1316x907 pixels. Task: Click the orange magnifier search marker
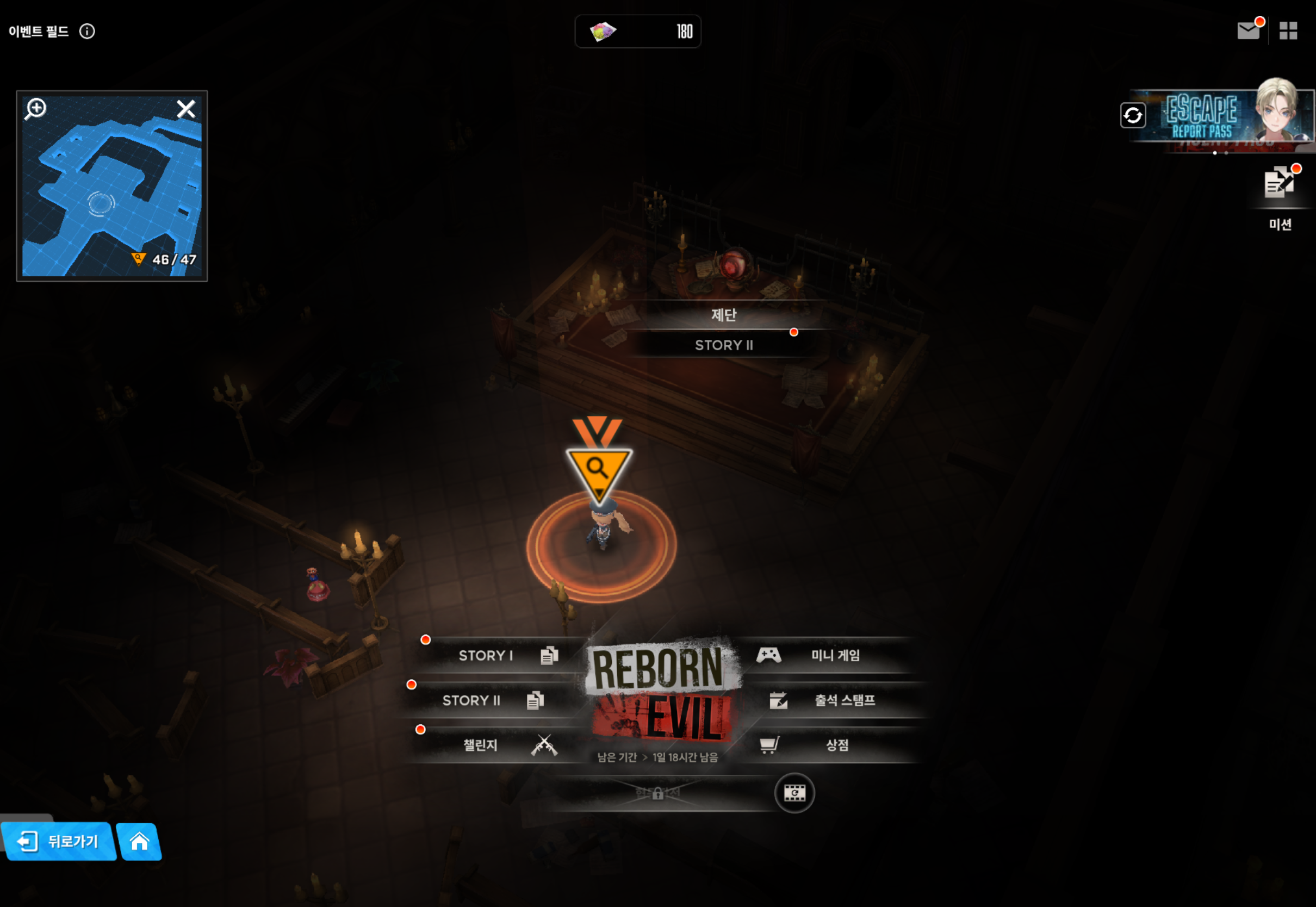(x=598, y=469)
